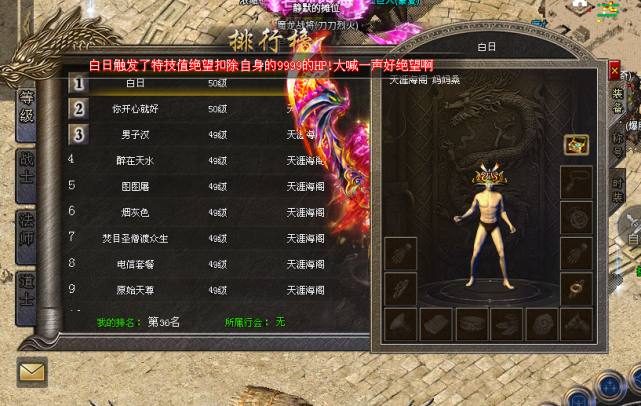Choose rank 6 player 烟灰色
Viewport: 641px width, 406px height.
pos(136,211)
